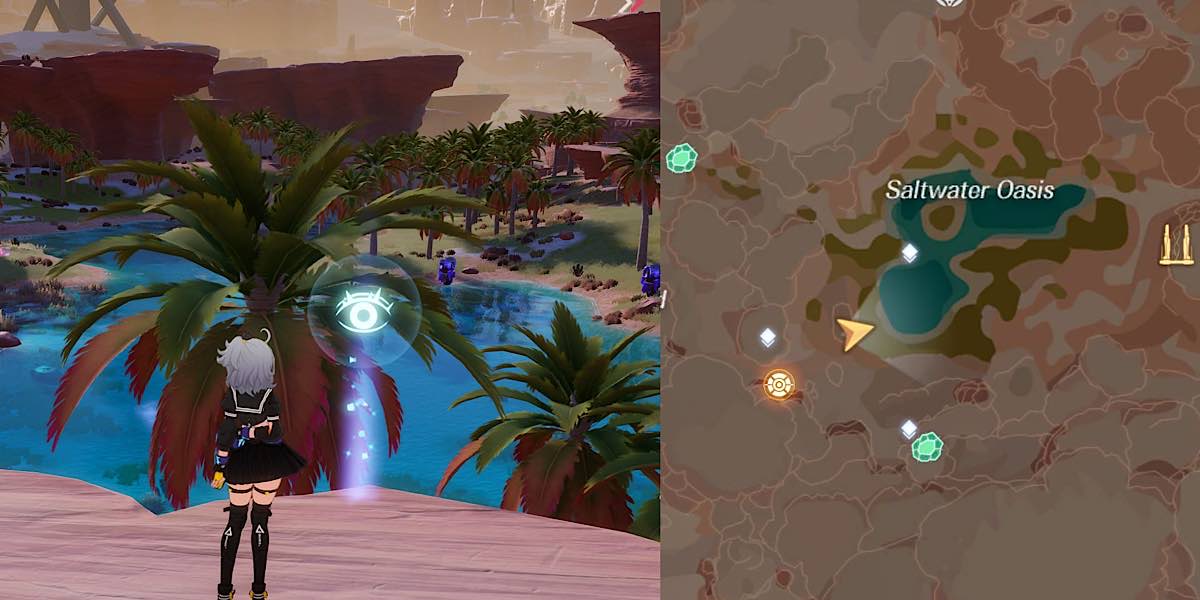Select the white diamond marker on the oasis lake
The image size is (1200, 600).
tap(909, 253)
